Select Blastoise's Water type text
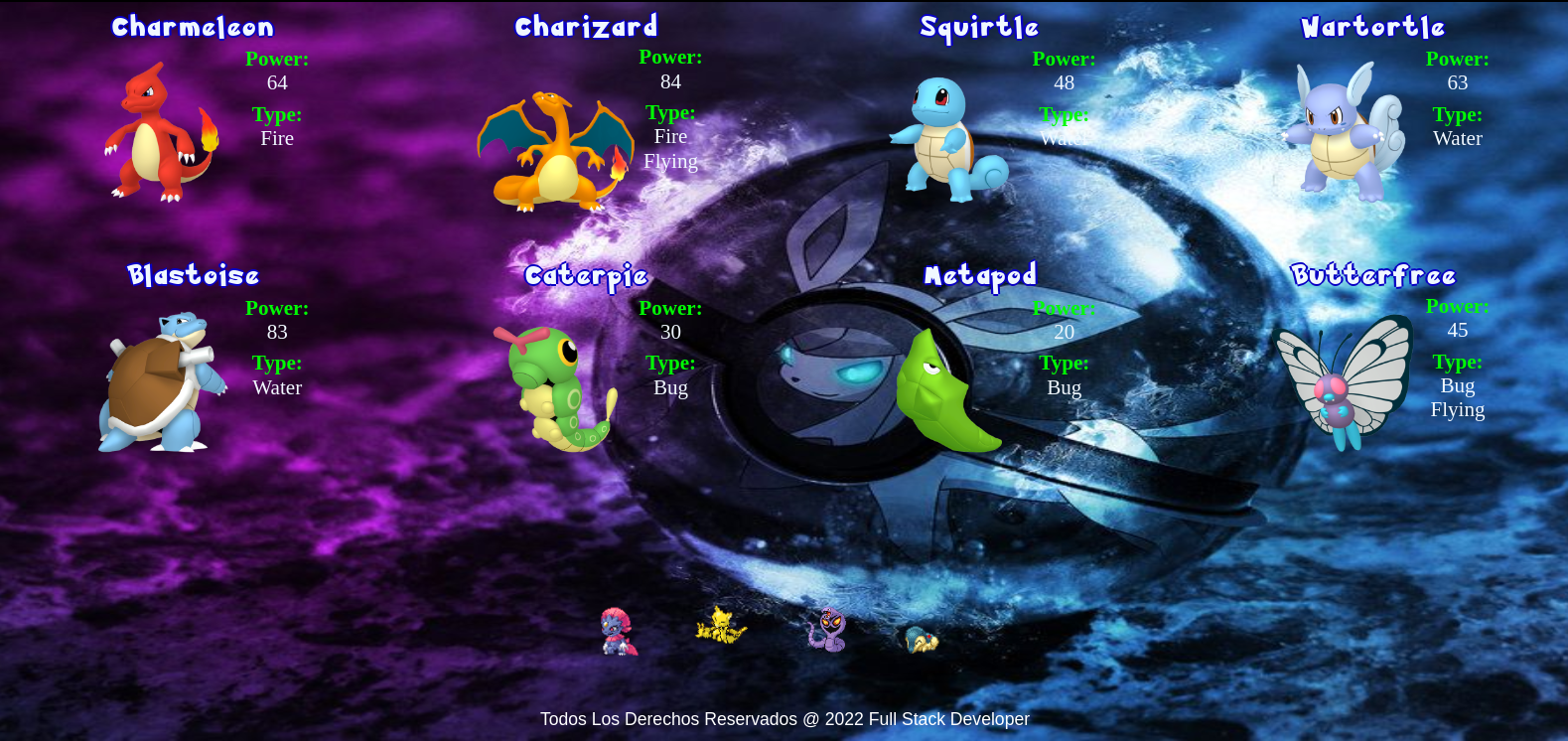The width and height of the screenshot is (1568, 741). (x=277, y=387)
